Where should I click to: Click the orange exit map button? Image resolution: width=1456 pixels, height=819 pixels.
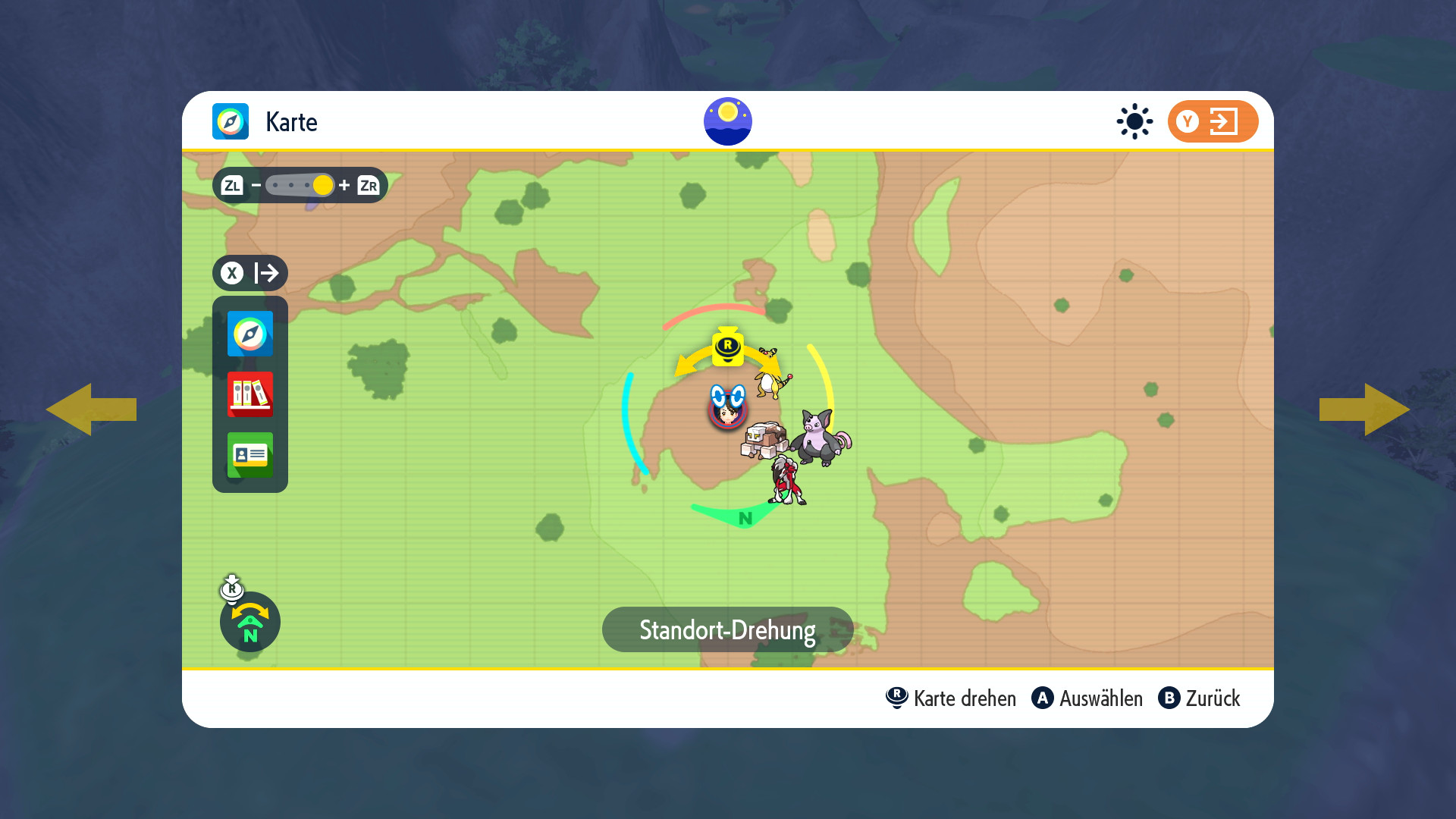pyautogui.click(x=1213, y=121)
